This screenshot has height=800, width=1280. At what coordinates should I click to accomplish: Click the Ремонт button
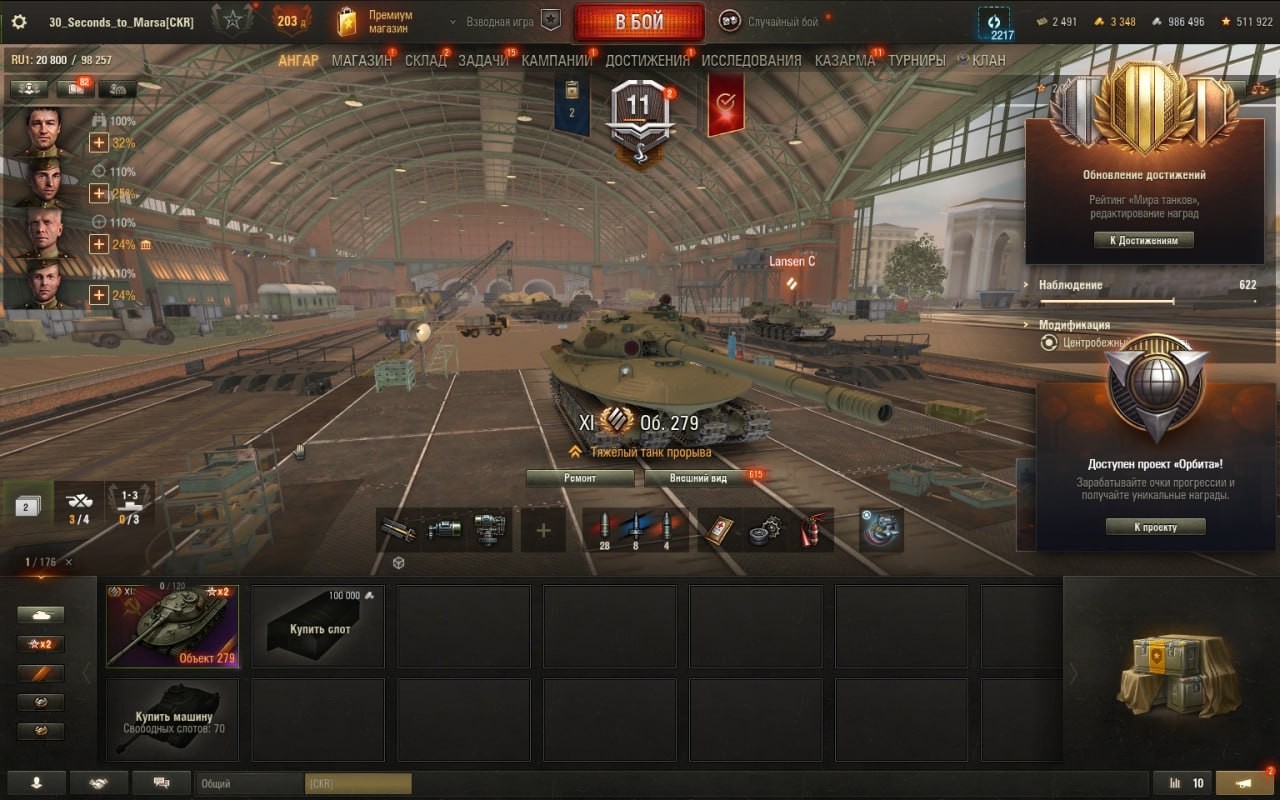(x=580, y=478)
